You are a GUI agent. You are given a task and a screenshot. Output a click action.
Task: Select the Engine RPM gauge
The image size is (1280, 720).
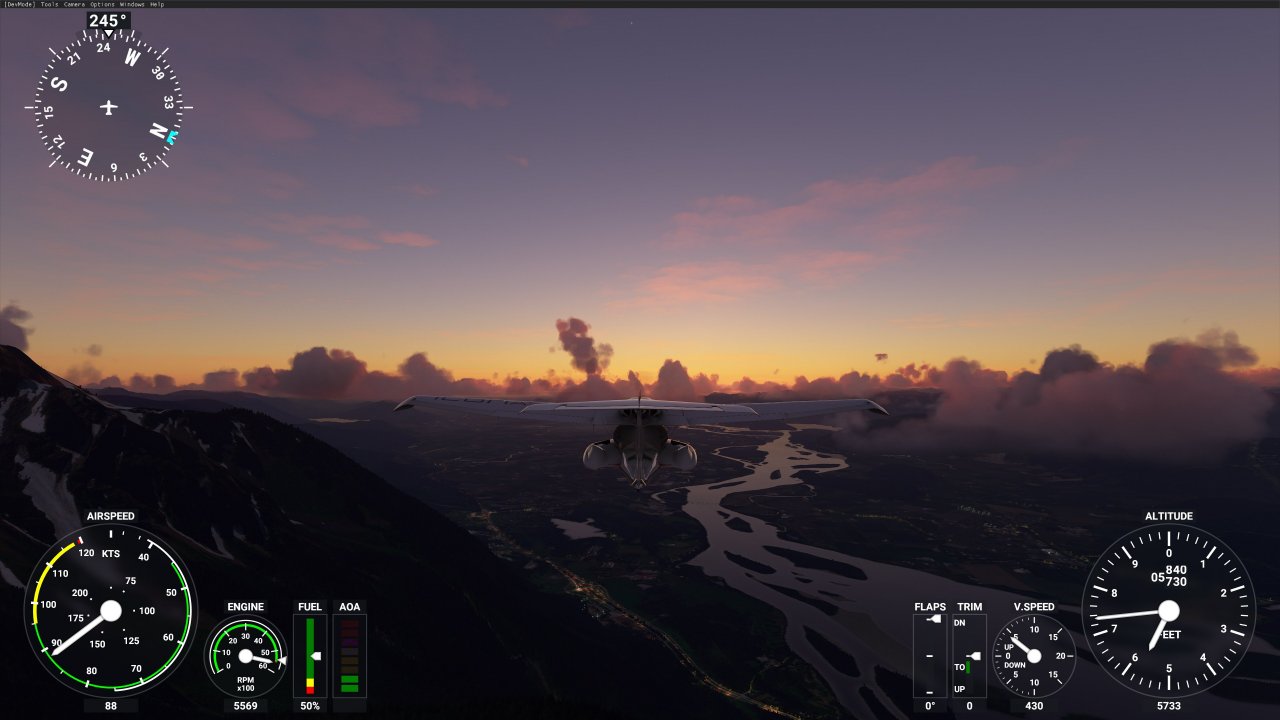[245, 655]
